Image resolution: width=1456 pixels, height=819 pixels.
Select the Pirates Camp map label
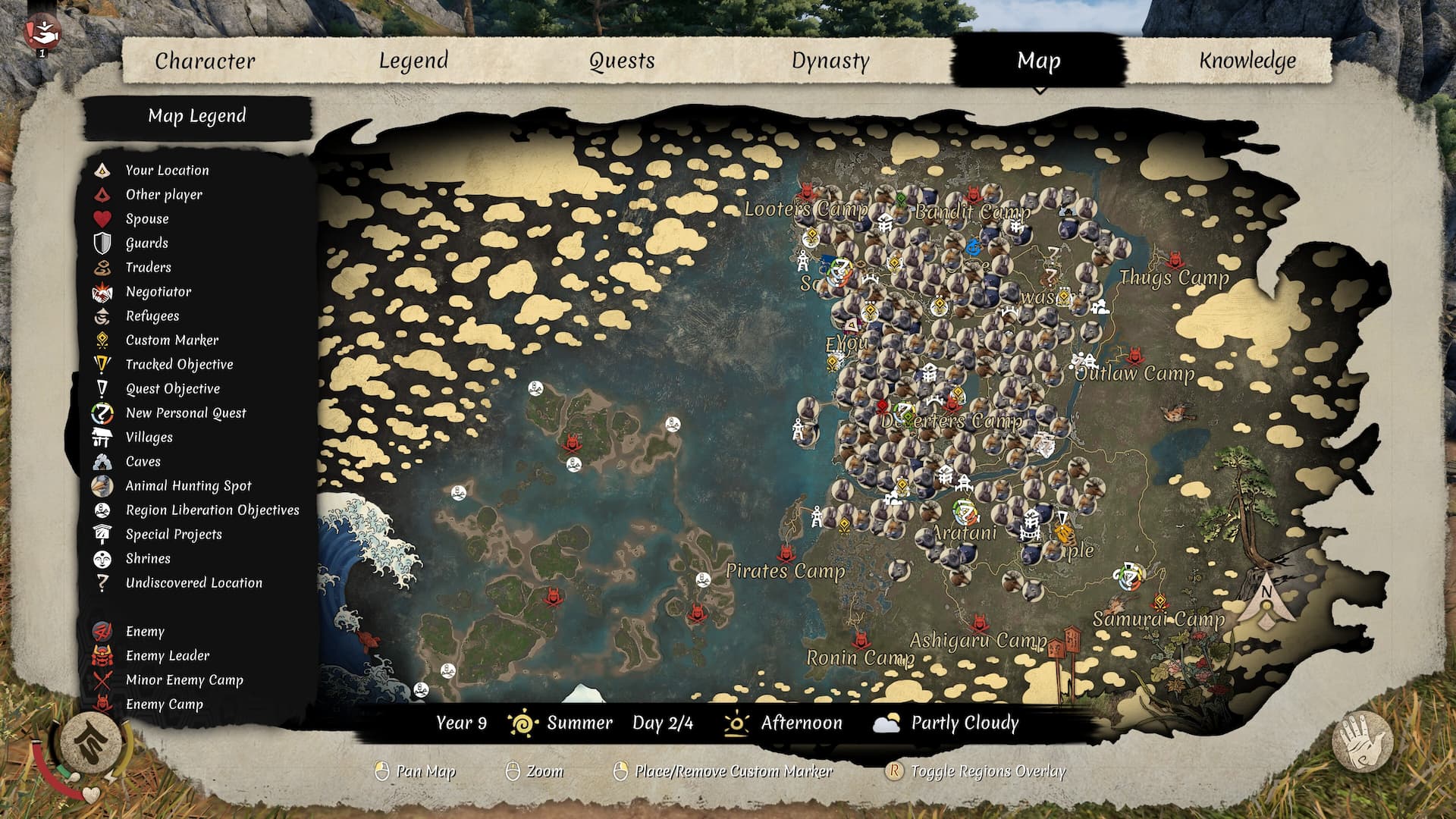785,571
